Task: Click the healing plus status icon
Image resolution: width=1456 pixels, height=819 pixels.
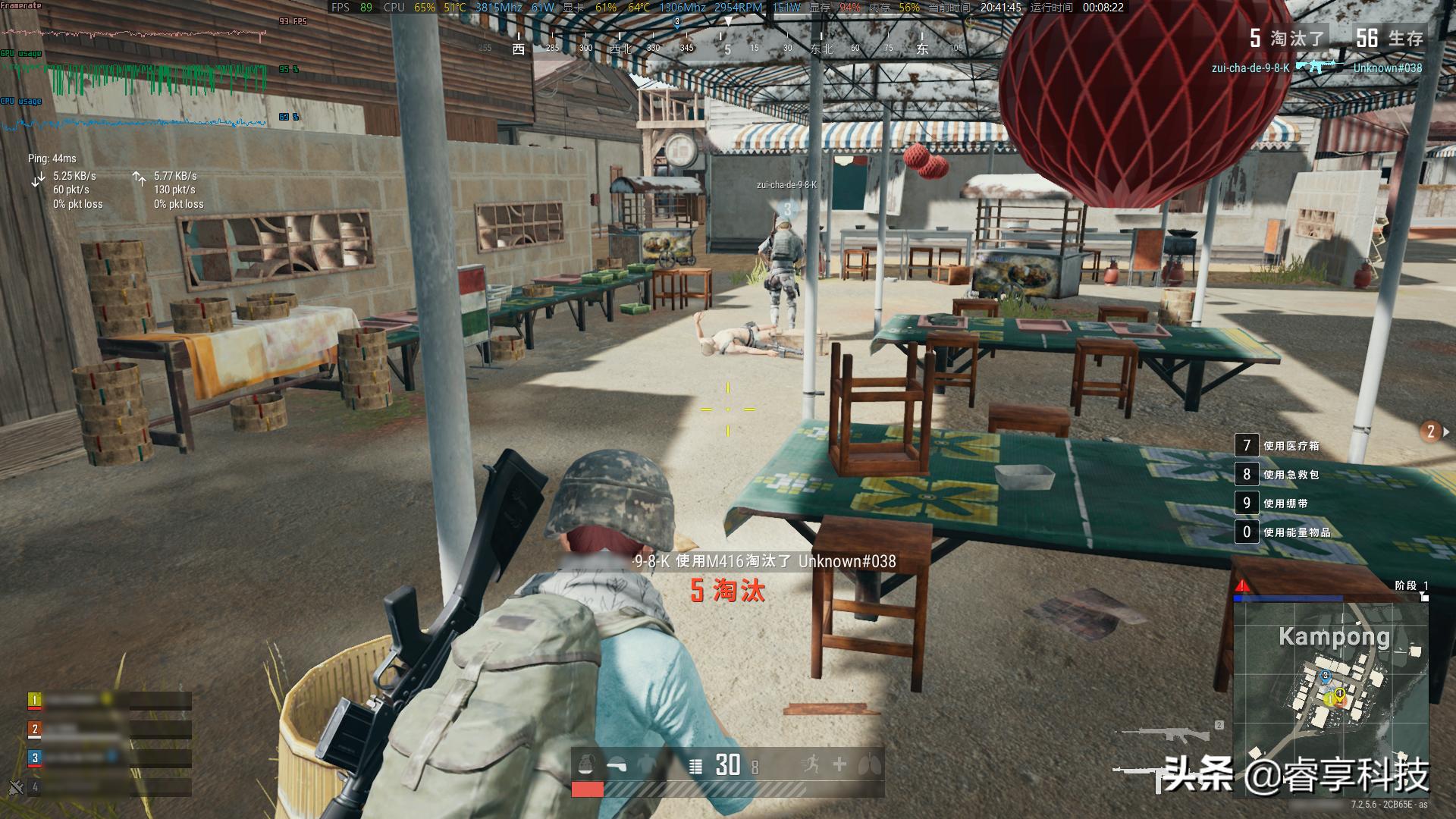Action: tap(839, 764)
